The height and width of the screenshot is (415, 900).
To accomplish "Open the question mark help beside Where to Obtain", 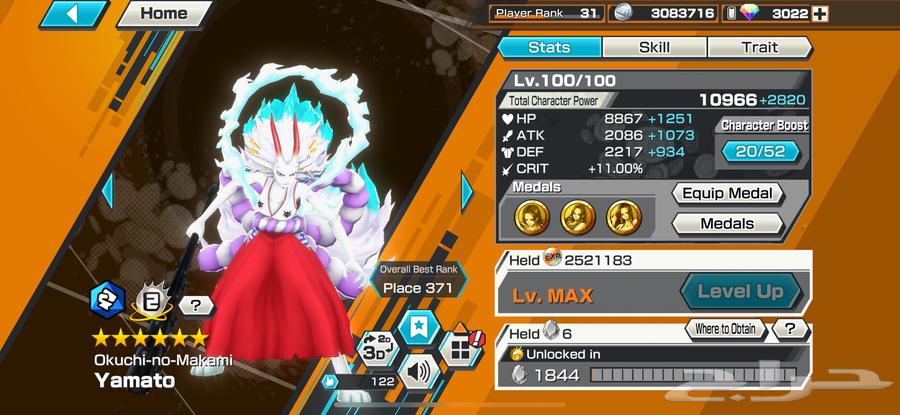I will point(790,329).
